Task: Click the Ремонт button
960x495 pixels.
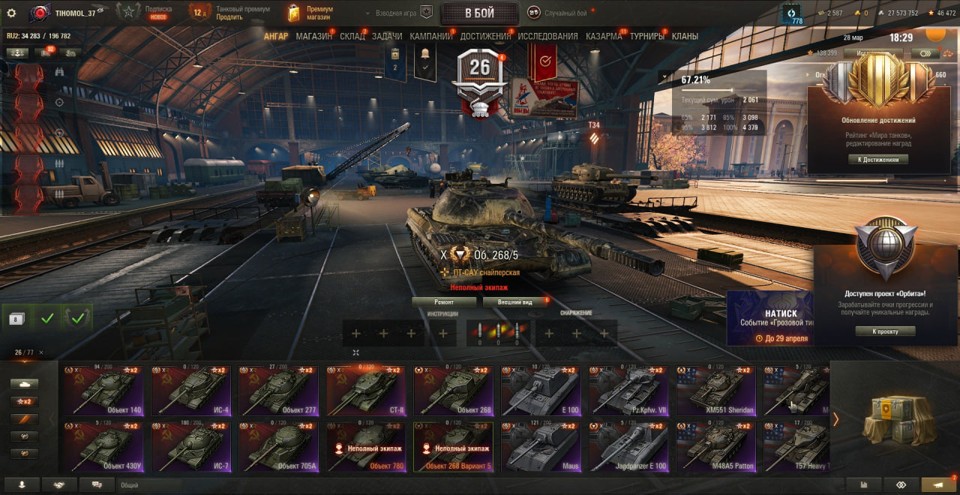Action: [x=444, y=301]
